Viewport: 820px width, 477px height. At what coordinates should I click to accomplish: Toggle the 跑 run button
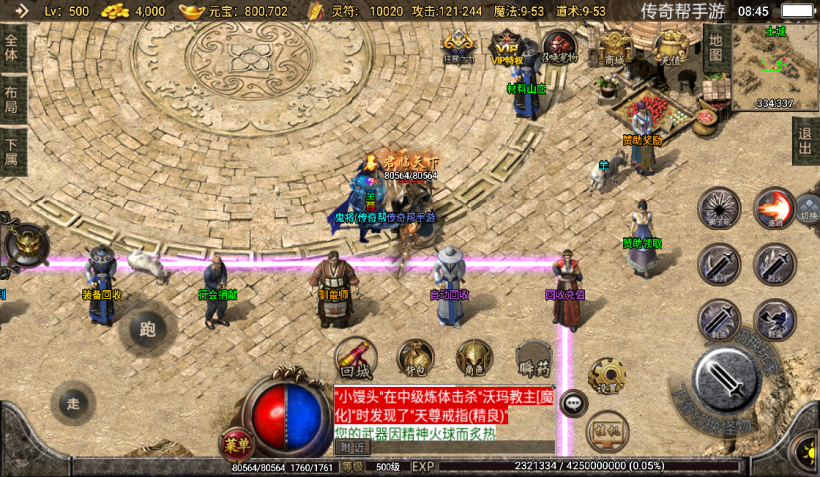click(x=148, y=330)
